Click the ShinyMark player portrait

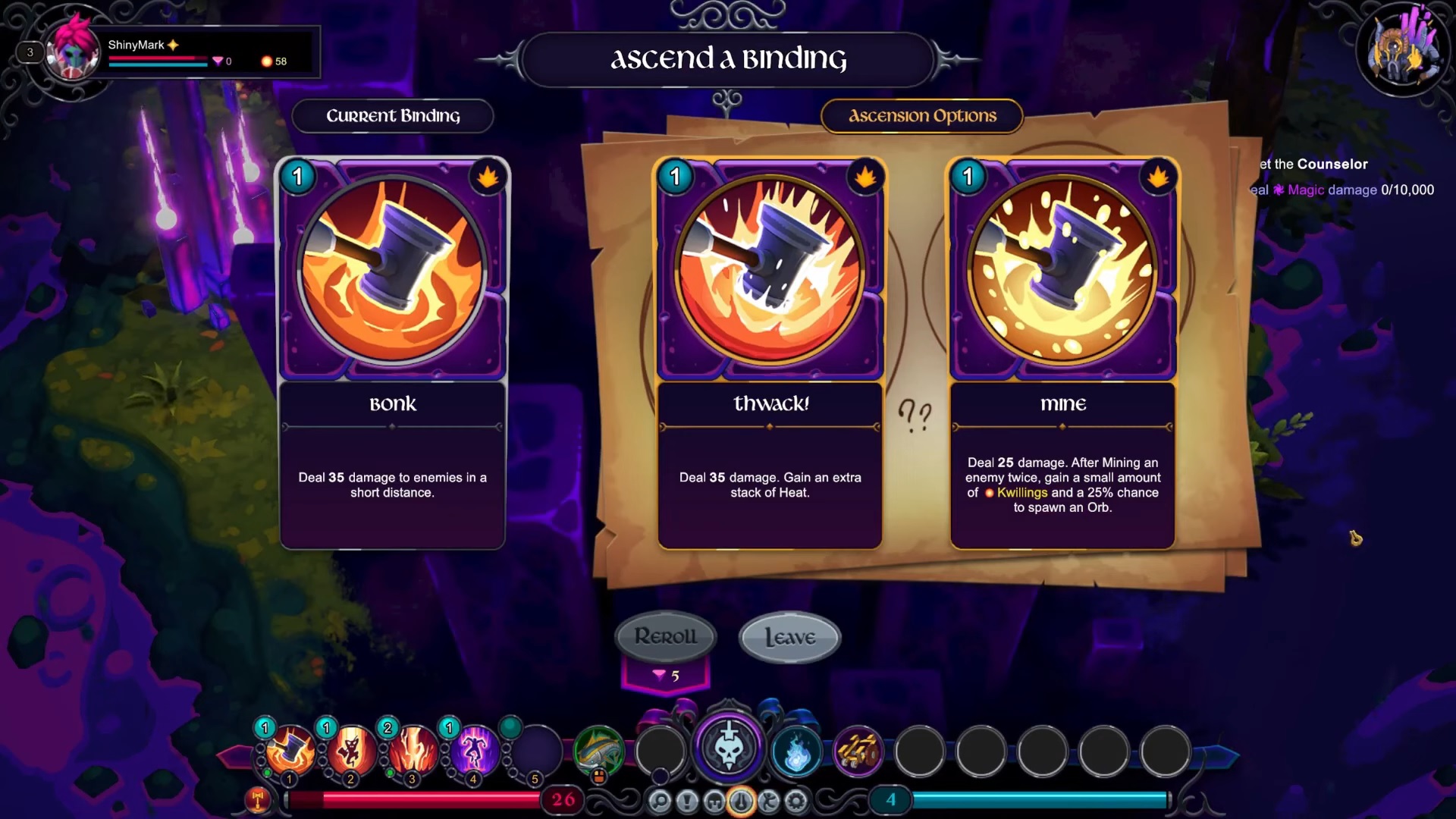[73, 52]
